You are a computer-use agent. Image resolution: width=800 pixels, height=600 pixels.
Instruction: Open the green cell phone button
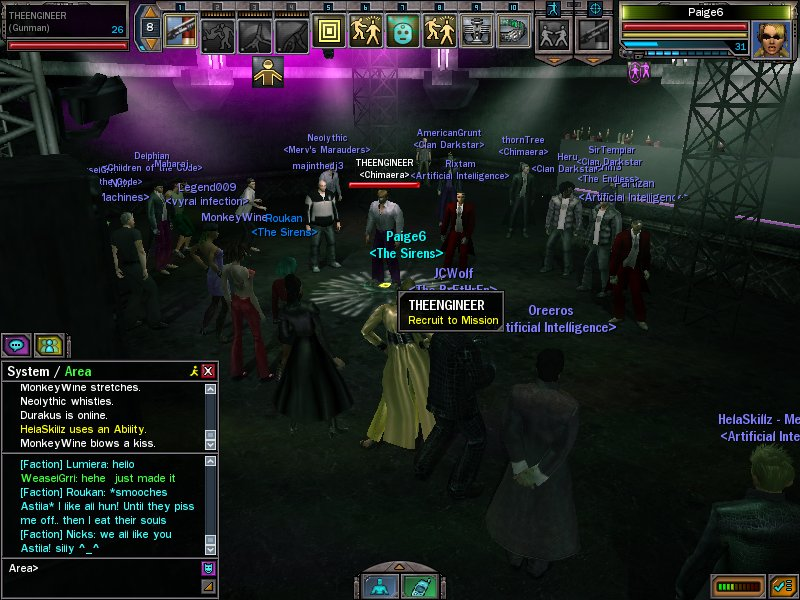(418, 587)
